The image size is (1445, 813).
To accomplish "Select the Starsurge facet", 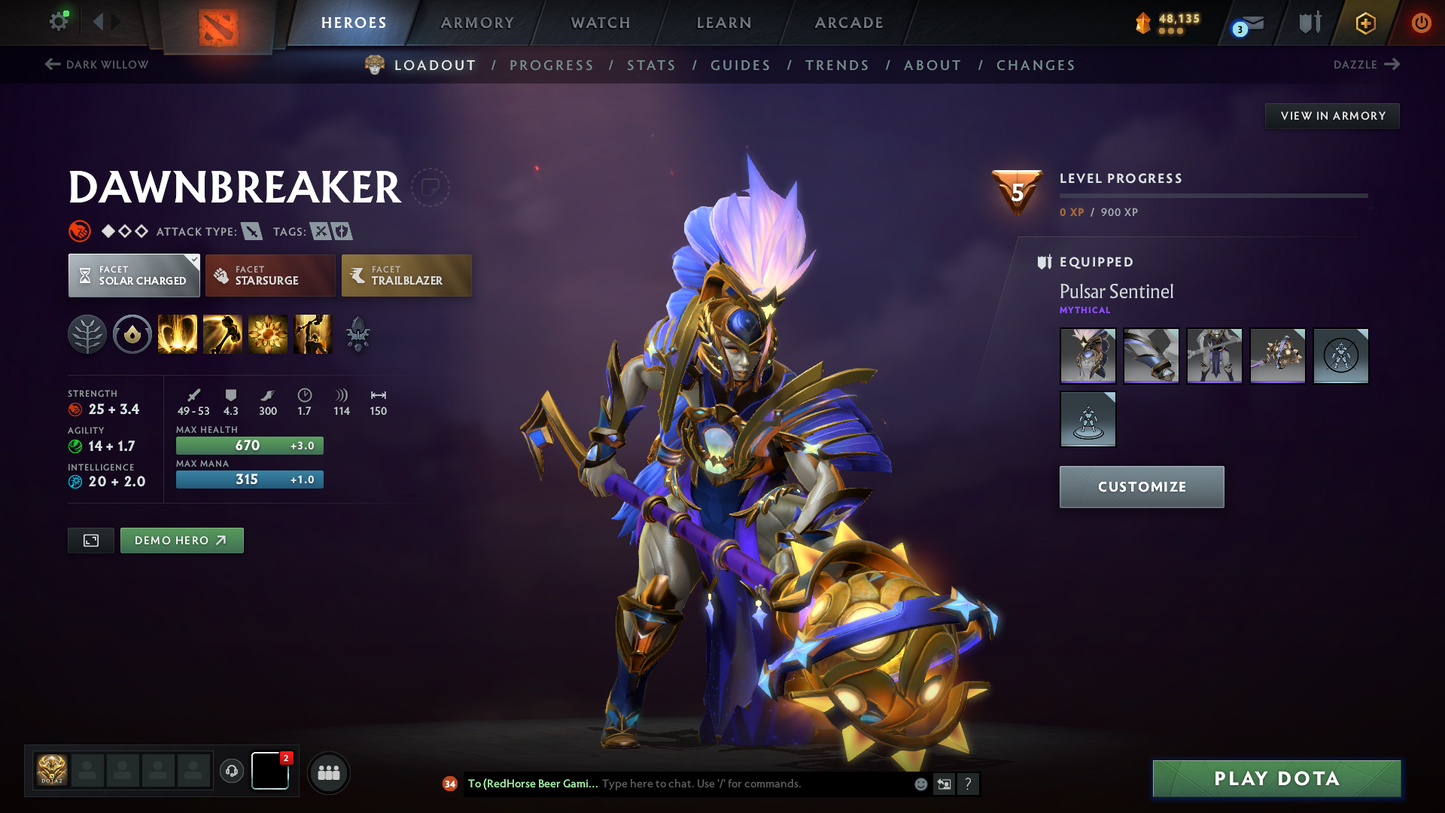I will pyautogui.click(x=270, y=275).
